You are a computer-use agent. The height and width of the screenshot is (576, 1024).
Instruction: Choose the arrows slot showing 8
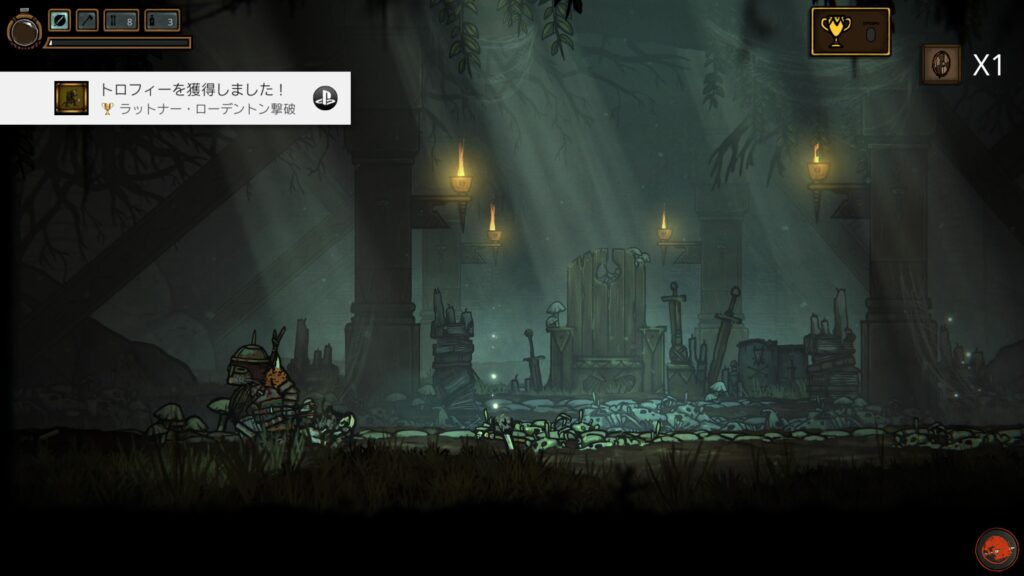(x=121, y=20)
